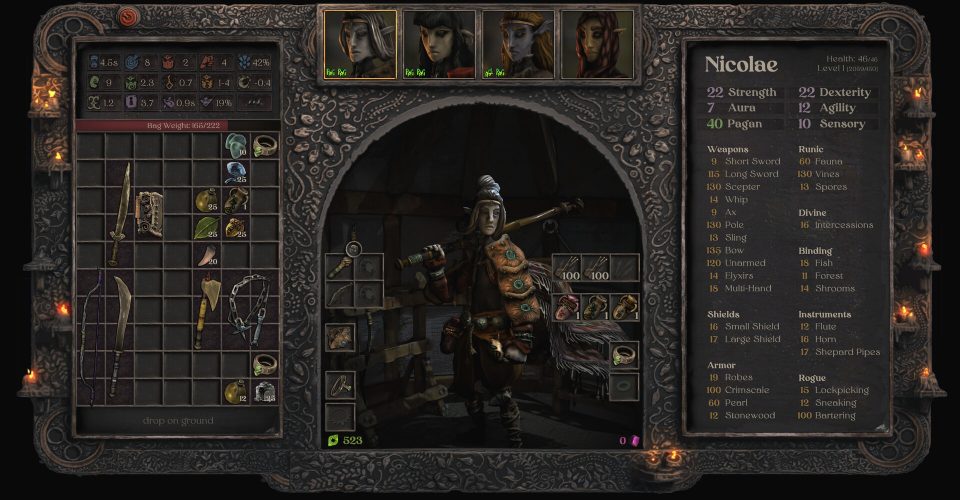Select Nicolae's highlighted party portrait

(359, 45)
